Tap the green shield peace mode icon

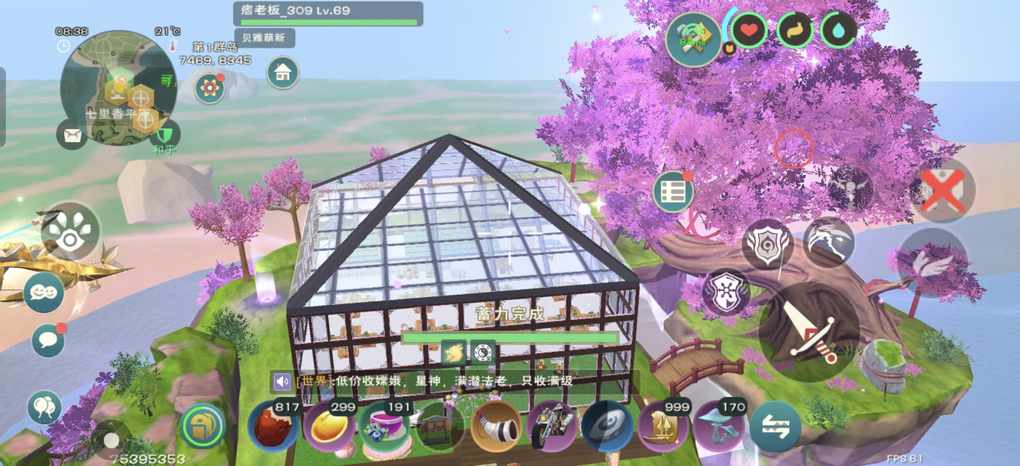pyautogui.click(x=166, y=133)
